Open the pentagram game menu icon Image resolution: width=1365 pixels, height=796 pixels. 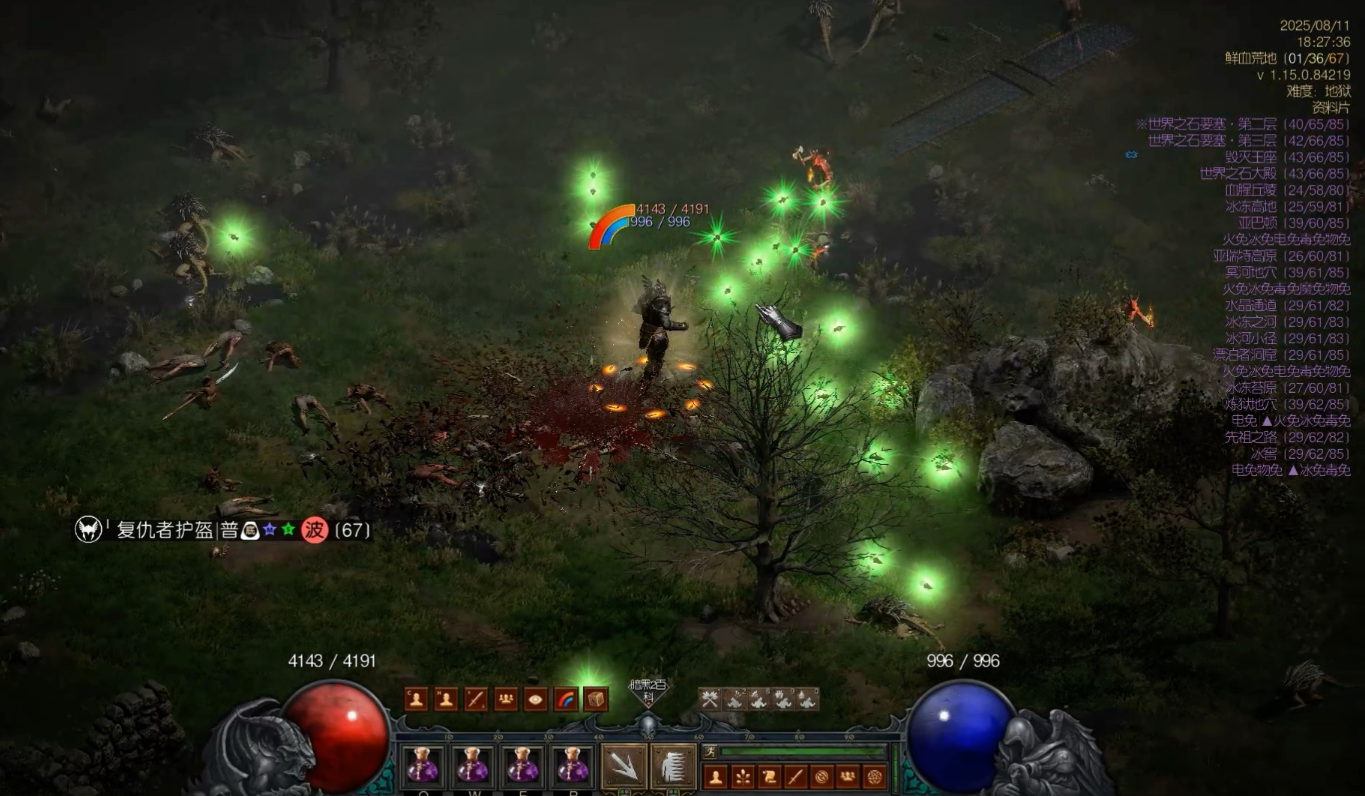pyautogui.click(x=875, y=776)
